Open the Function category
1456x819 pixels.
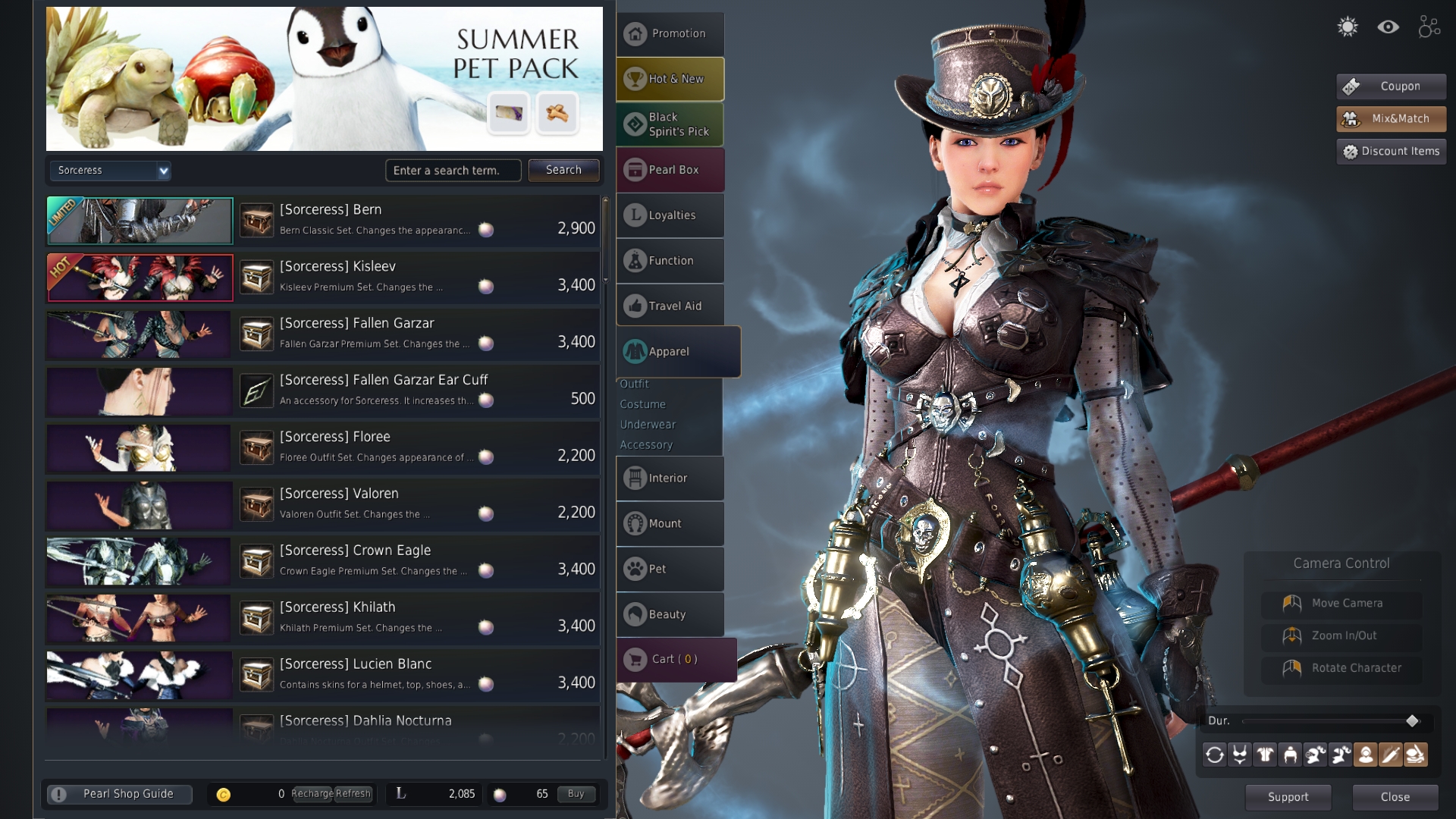[x=670, y=260]
